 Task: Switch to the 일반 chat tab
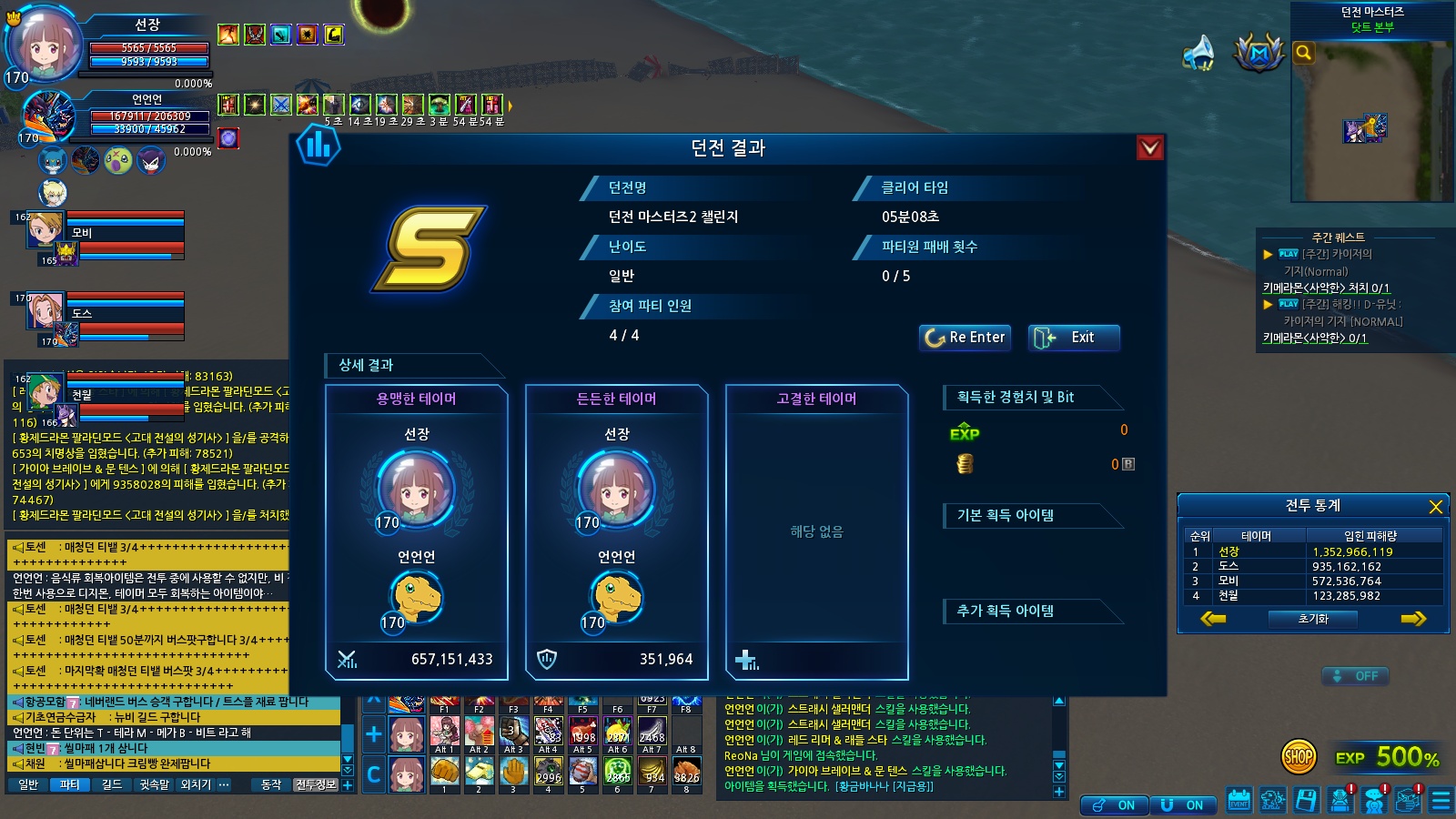[x=28, y=784]
